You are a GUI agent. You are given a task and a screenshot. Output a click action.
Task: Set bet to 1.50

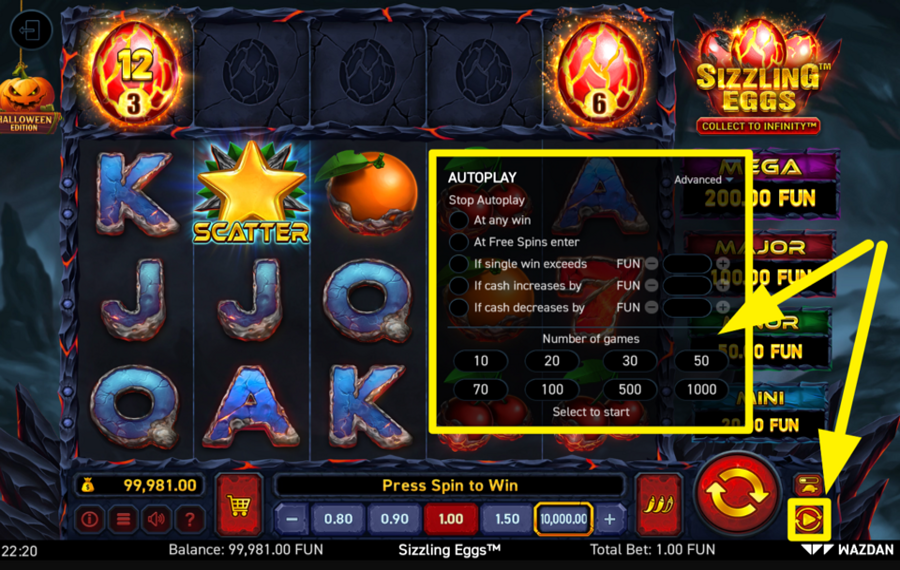click(507, 519)
